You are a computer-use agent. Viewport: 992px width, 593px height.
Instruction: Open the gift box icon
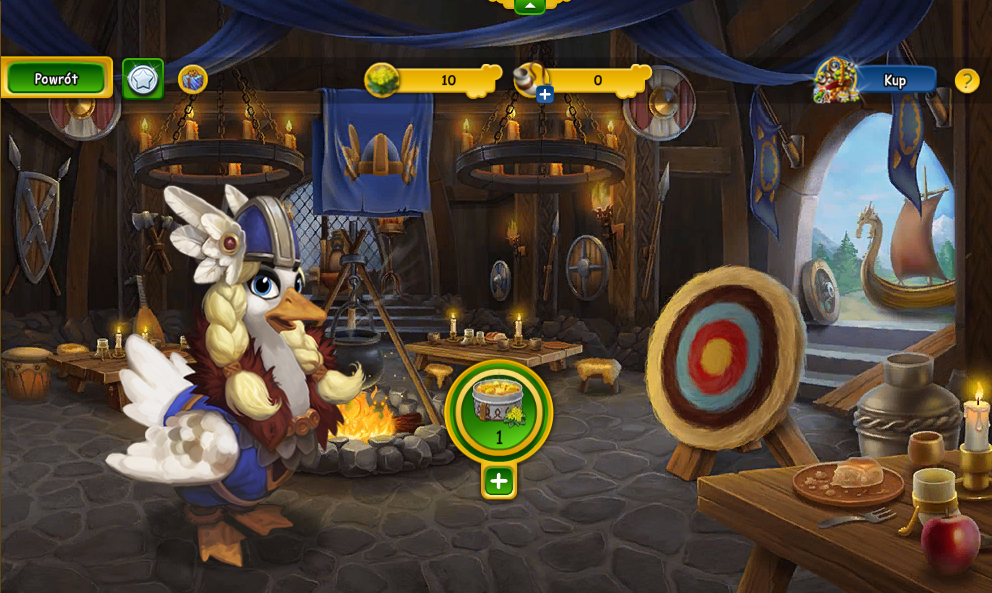(192, 79)
